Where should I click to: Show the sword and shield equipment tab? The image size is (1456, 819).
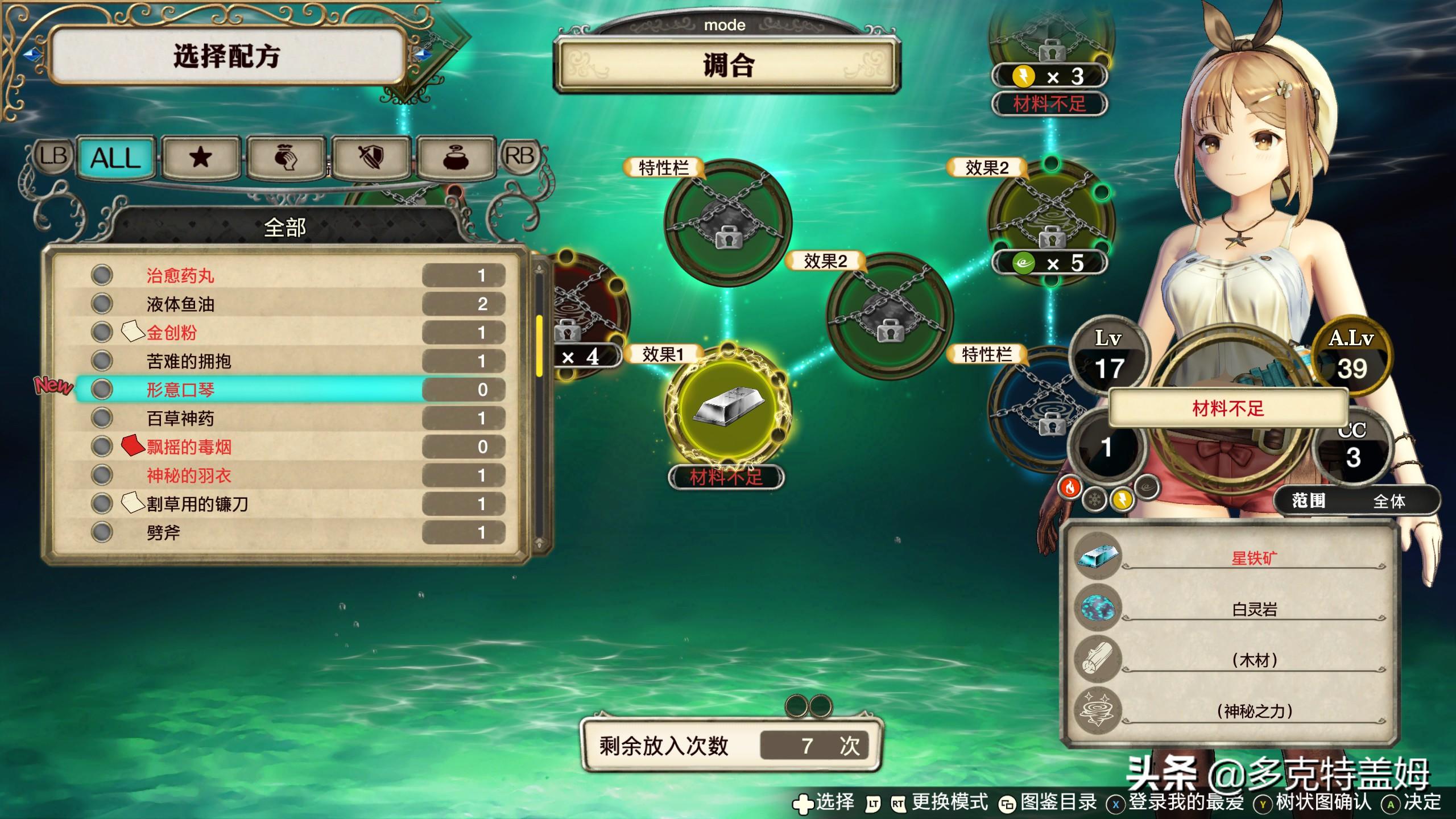pyautogui.click(x=371, y=158)
